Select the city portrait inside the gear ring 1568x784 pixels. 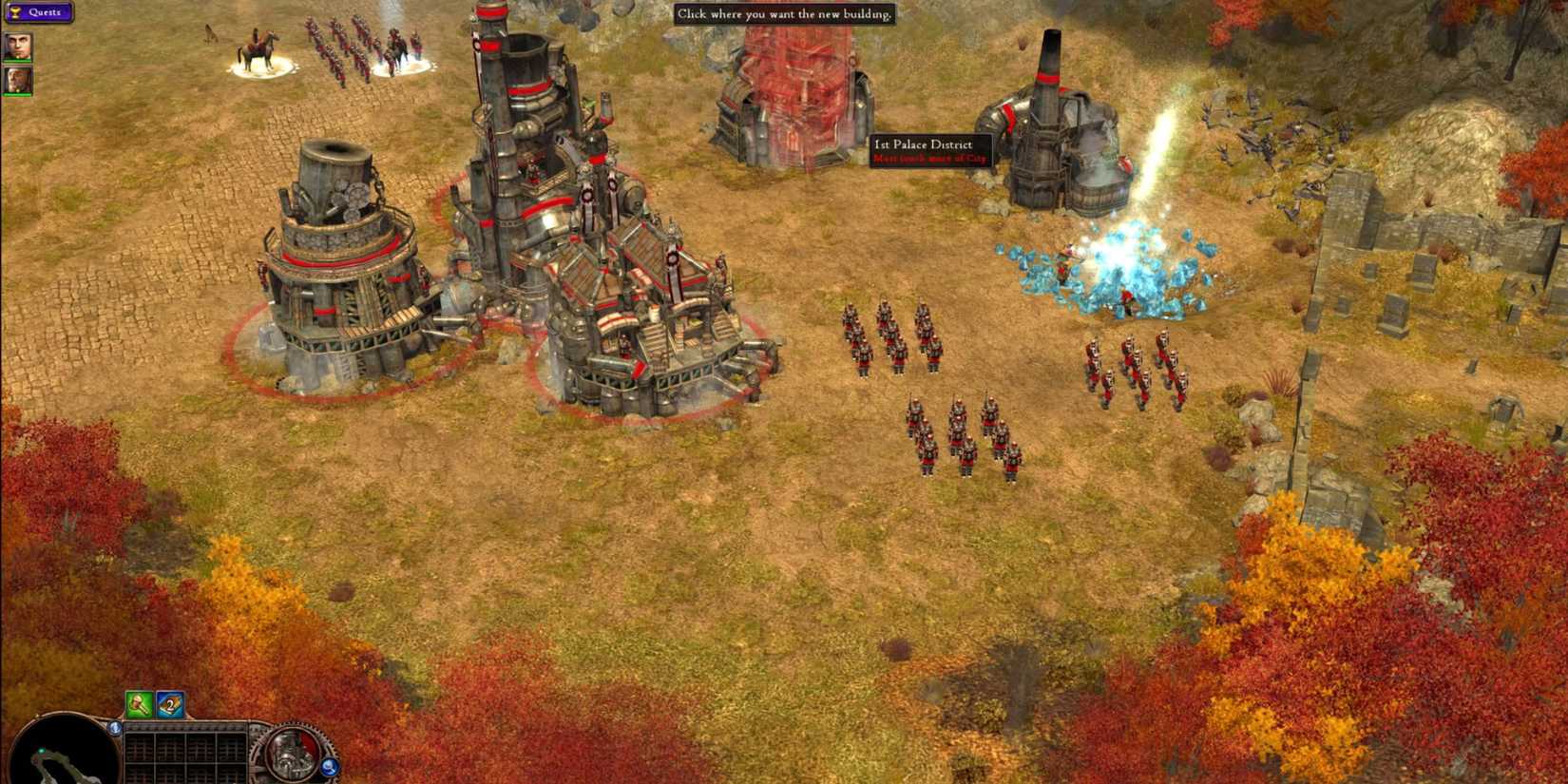tap(290, 753)
